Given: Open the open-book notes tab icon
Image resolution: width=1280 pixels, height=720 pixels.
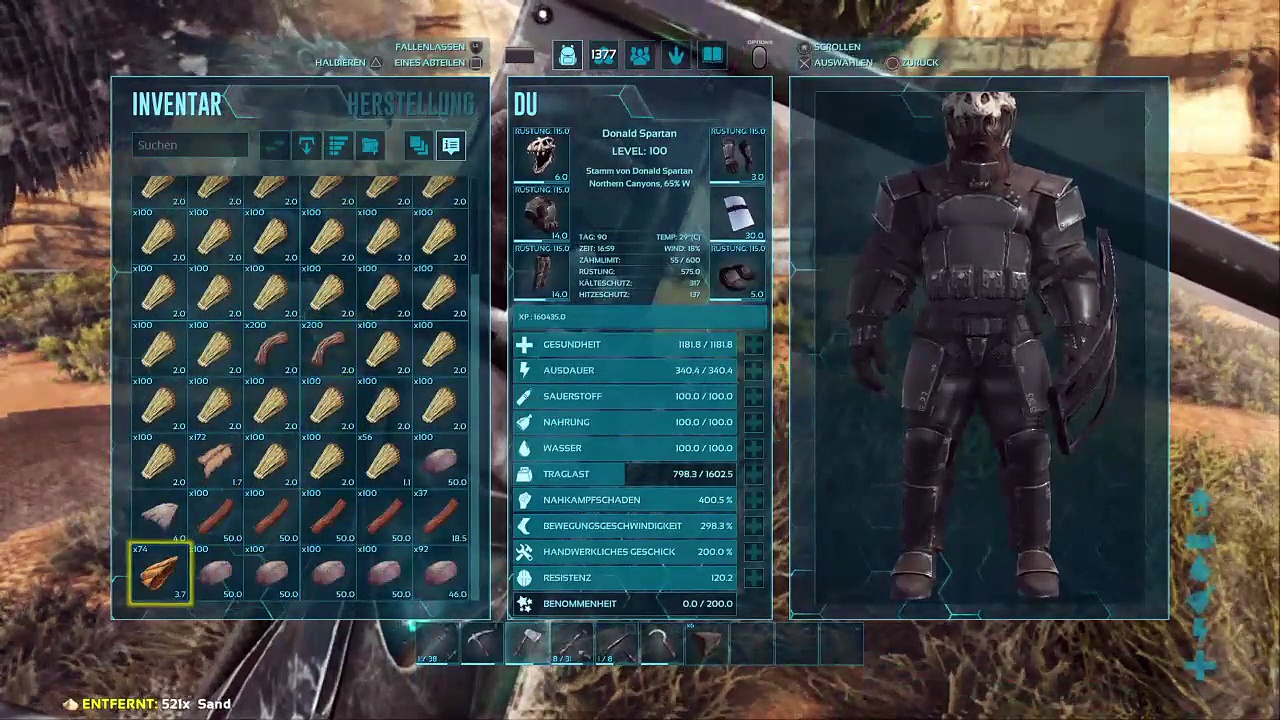Looking at the screenshot, I should (712, 56).
